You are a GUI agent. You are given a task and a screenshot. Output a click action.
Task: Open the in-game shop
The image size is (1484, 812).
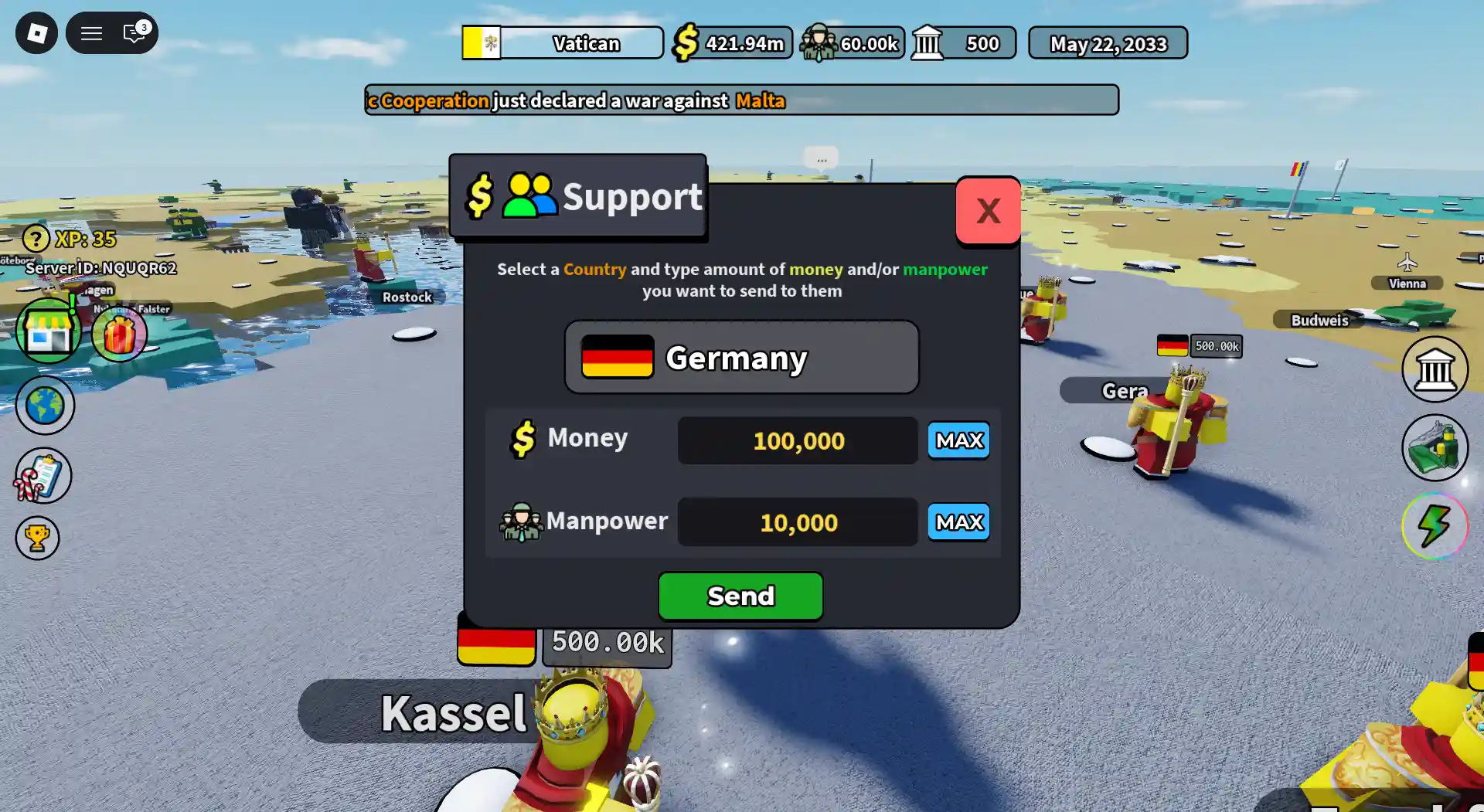coord(48,331)
